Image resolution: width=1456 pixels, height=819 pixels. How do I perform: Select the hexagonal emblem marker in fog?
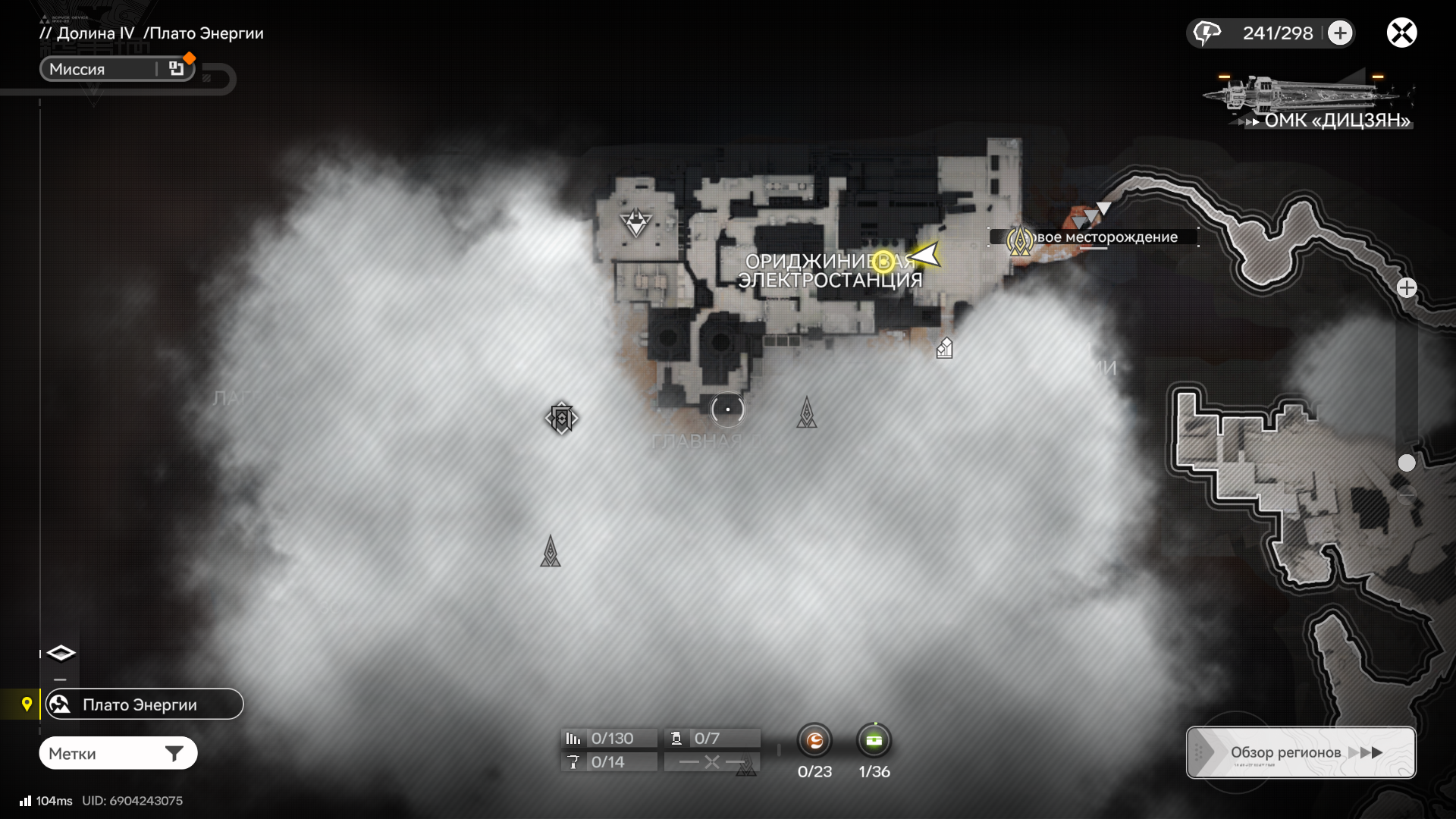click(x=561, y=418)
